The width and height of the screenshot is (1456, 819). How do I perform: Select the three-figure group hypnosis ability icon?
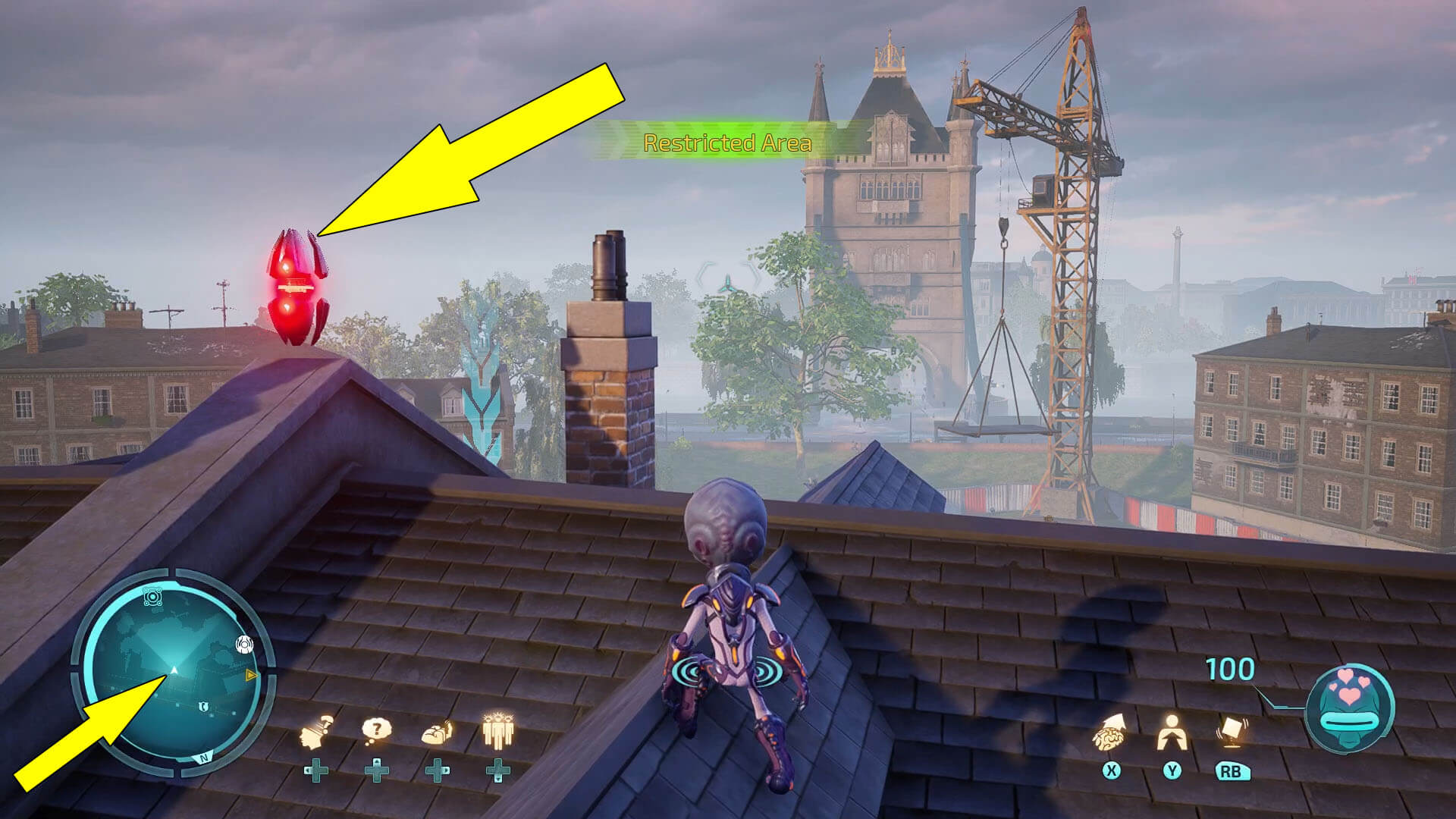tap(499, 731)
